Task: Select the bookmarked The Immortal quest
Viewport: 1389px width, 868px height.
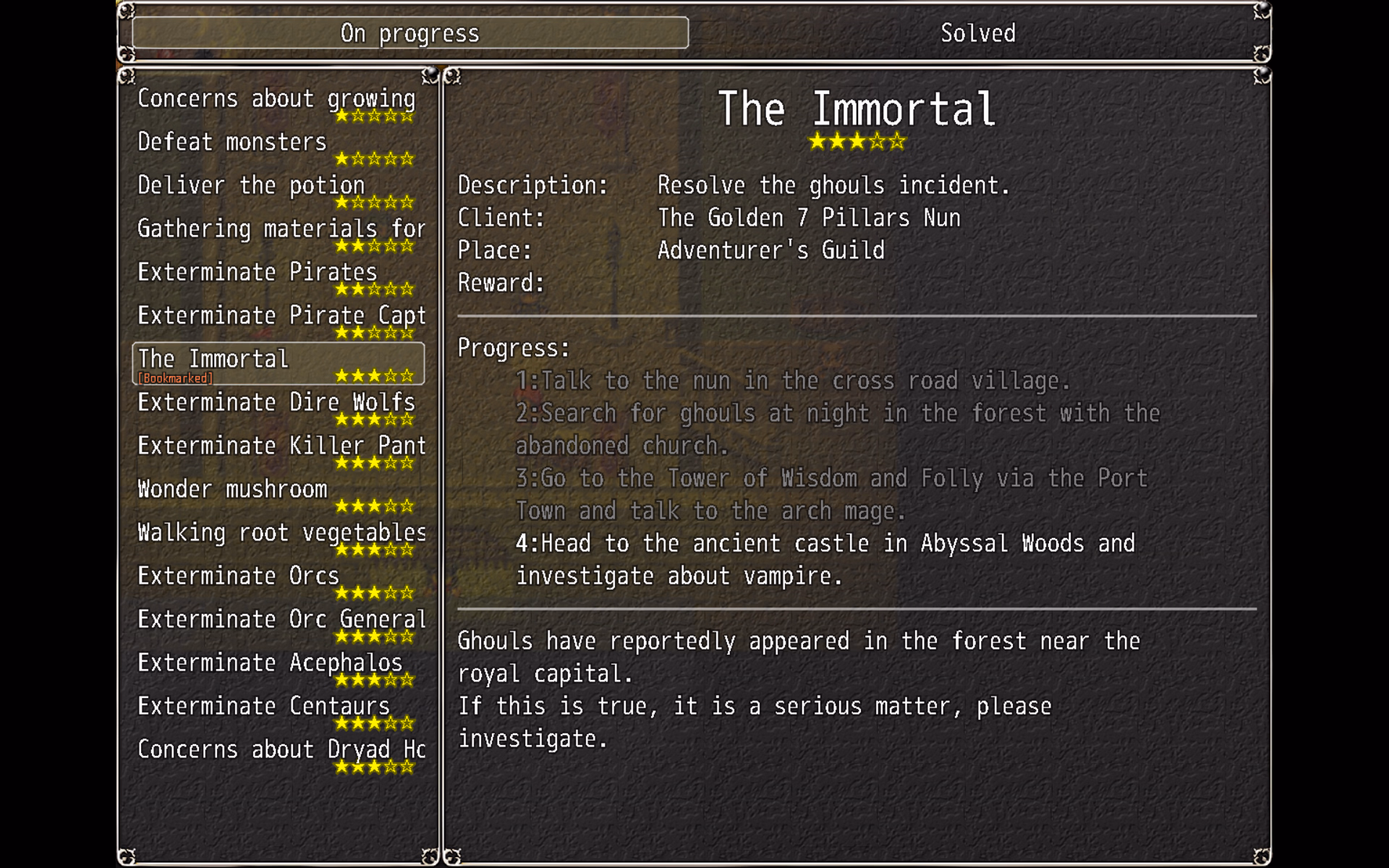Action: (277, 363)
